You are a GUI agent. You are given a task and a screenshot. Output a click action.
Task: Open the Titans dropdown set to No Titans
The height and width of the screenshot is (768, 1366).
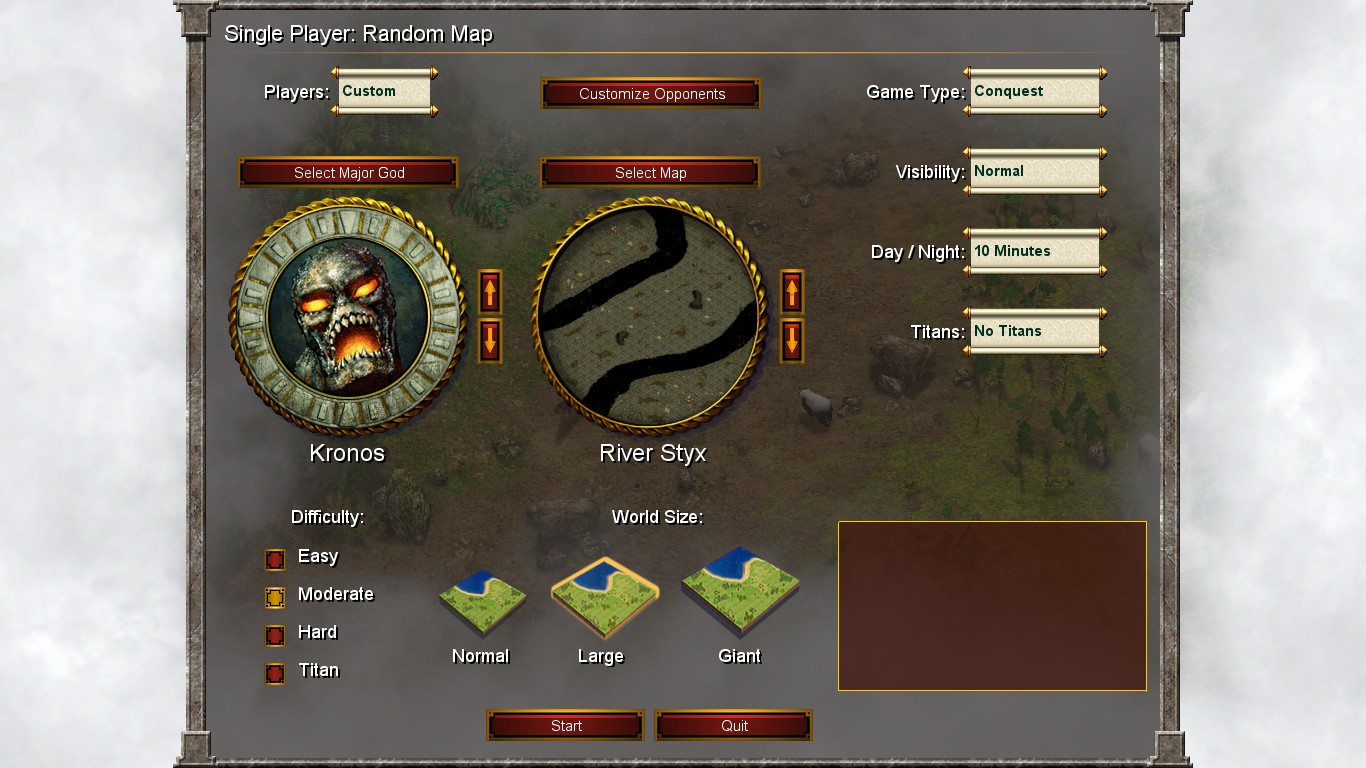pyautogui.click(x=1035, y=331)
